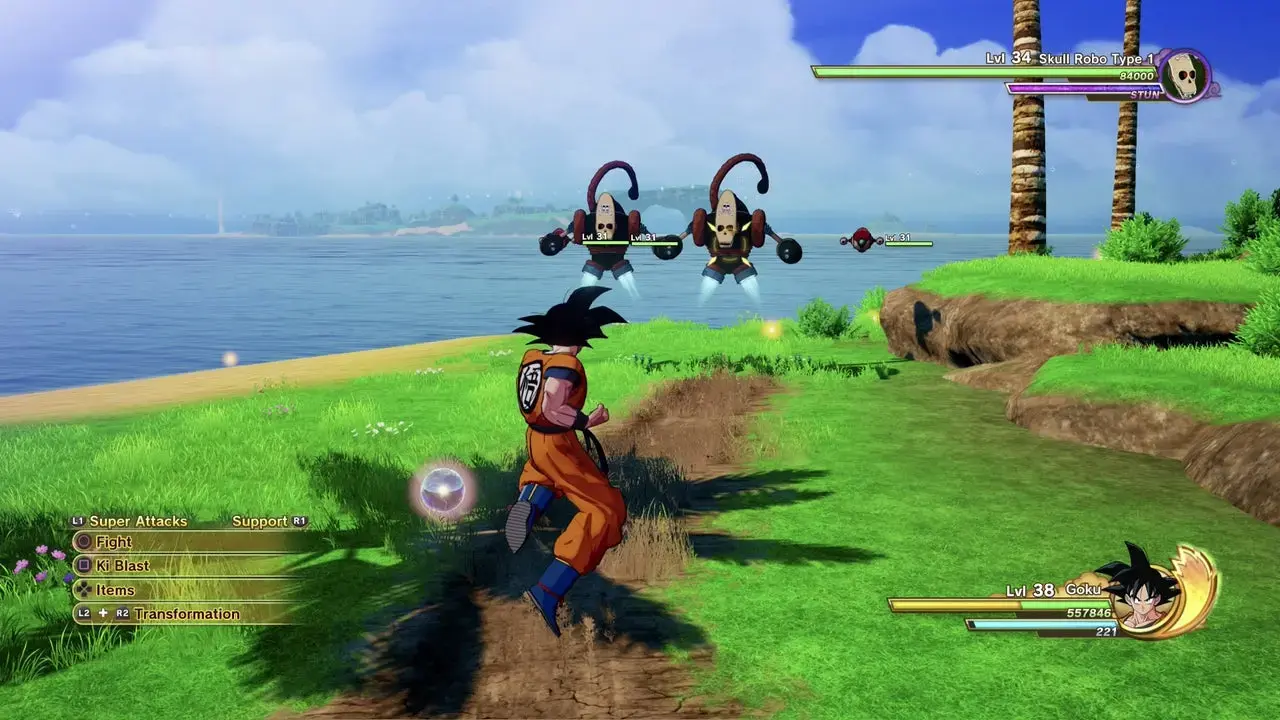Click the Skull Robo target portrait
The image size is (1280, 720).
(x=1185, y=76)
